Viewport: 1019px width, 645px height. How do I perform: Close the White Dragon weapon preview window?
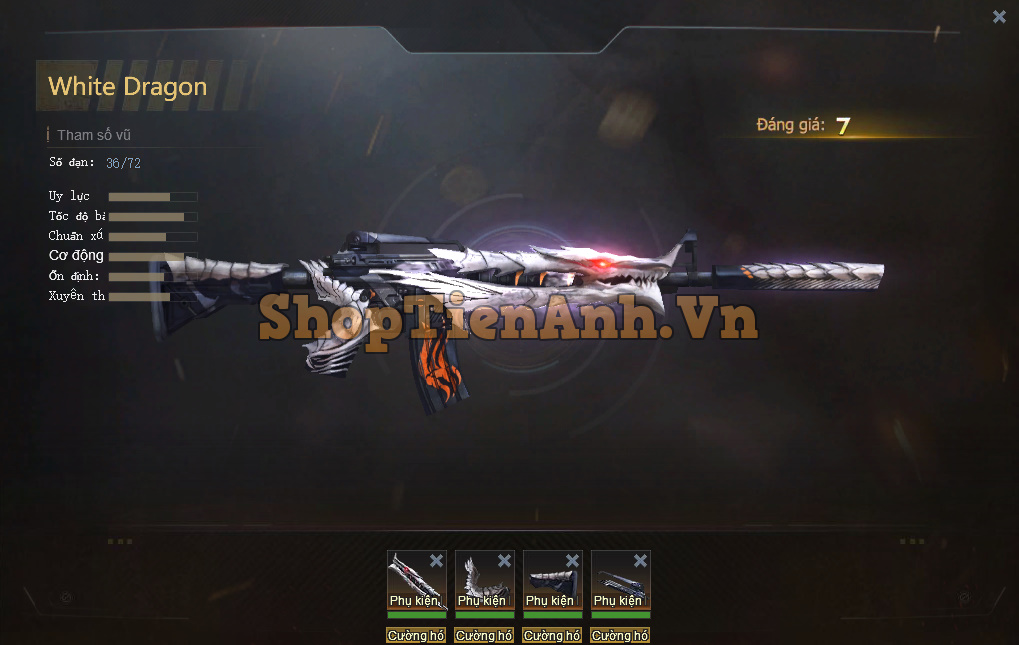pos(999,16)
